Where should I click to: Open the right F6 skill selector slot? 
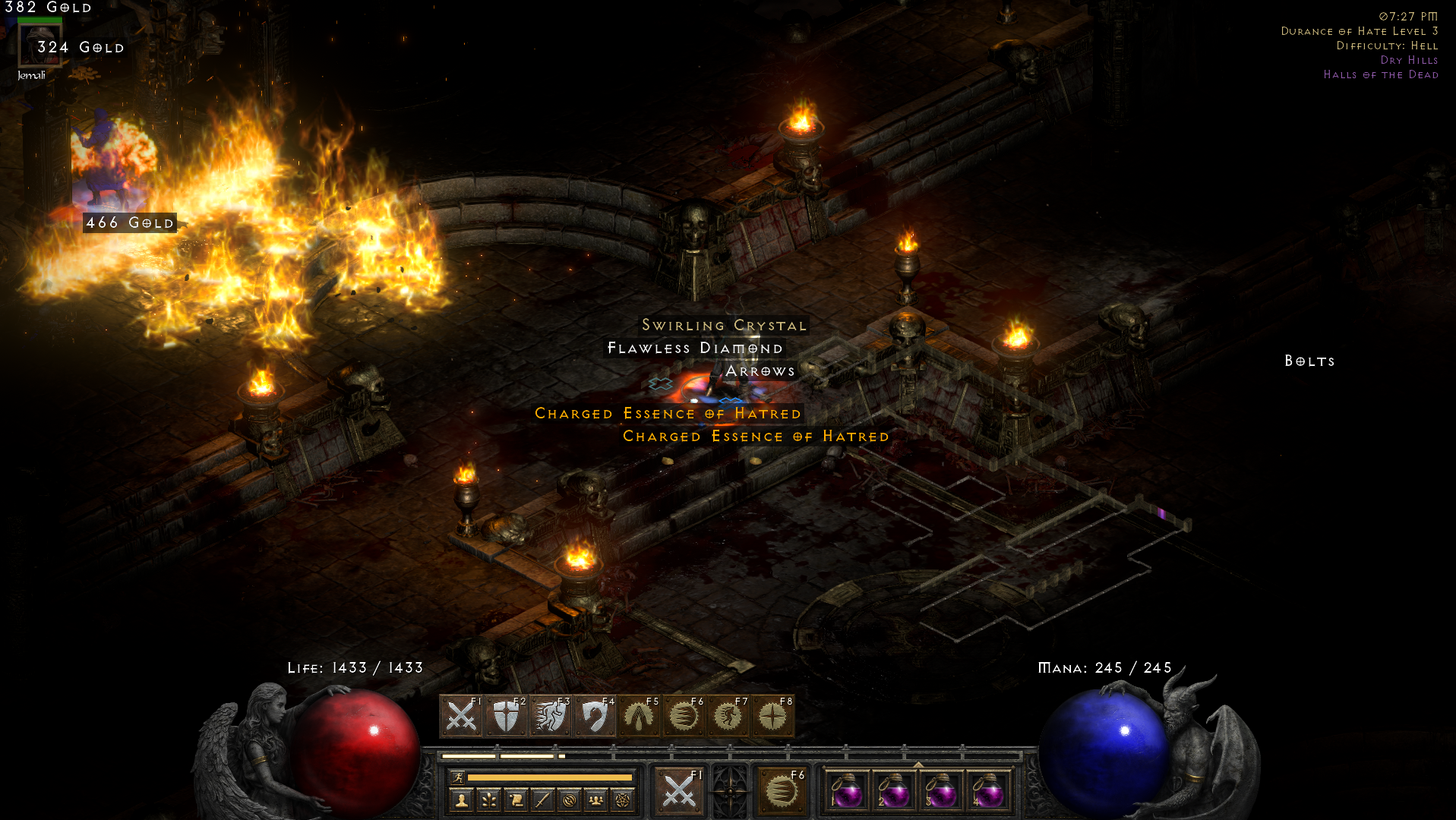coord(784,791)
